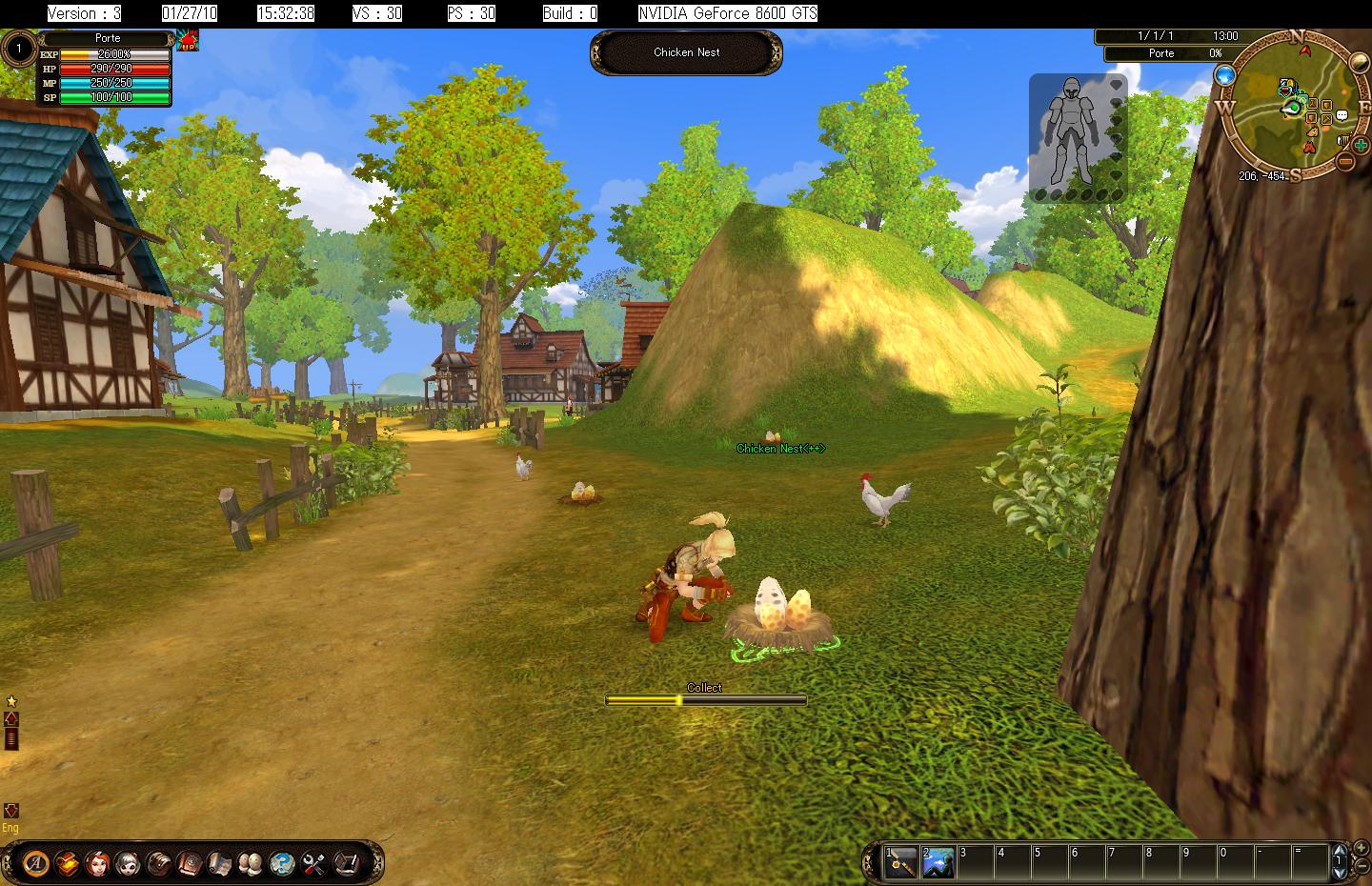Click the orange letter A menu icon

point(35,863)
